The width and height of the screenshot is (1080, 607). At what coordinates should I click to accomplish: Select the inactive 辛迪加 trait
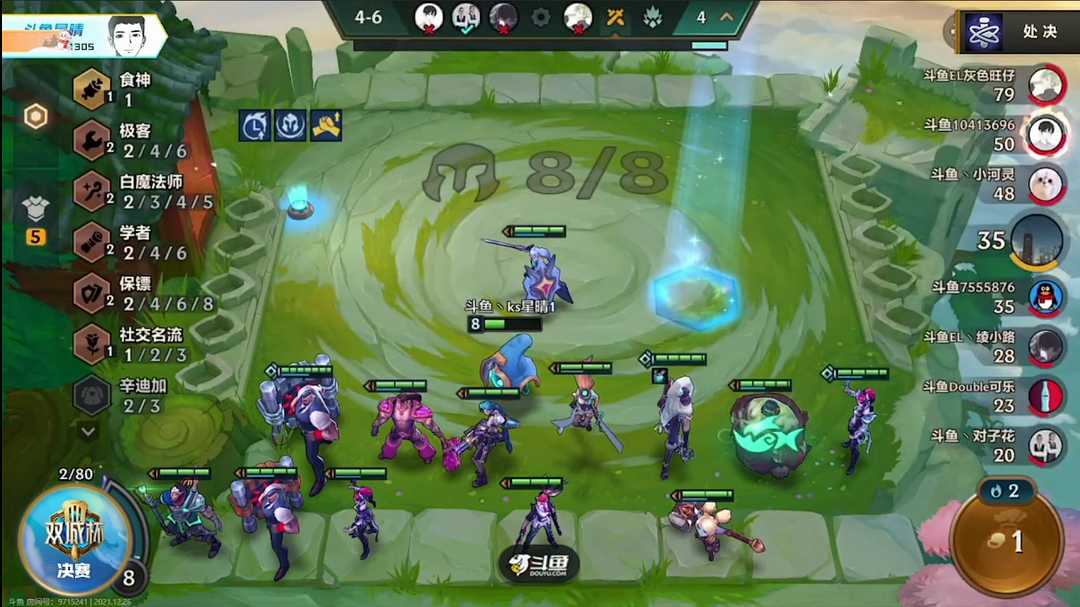[92, 394]
